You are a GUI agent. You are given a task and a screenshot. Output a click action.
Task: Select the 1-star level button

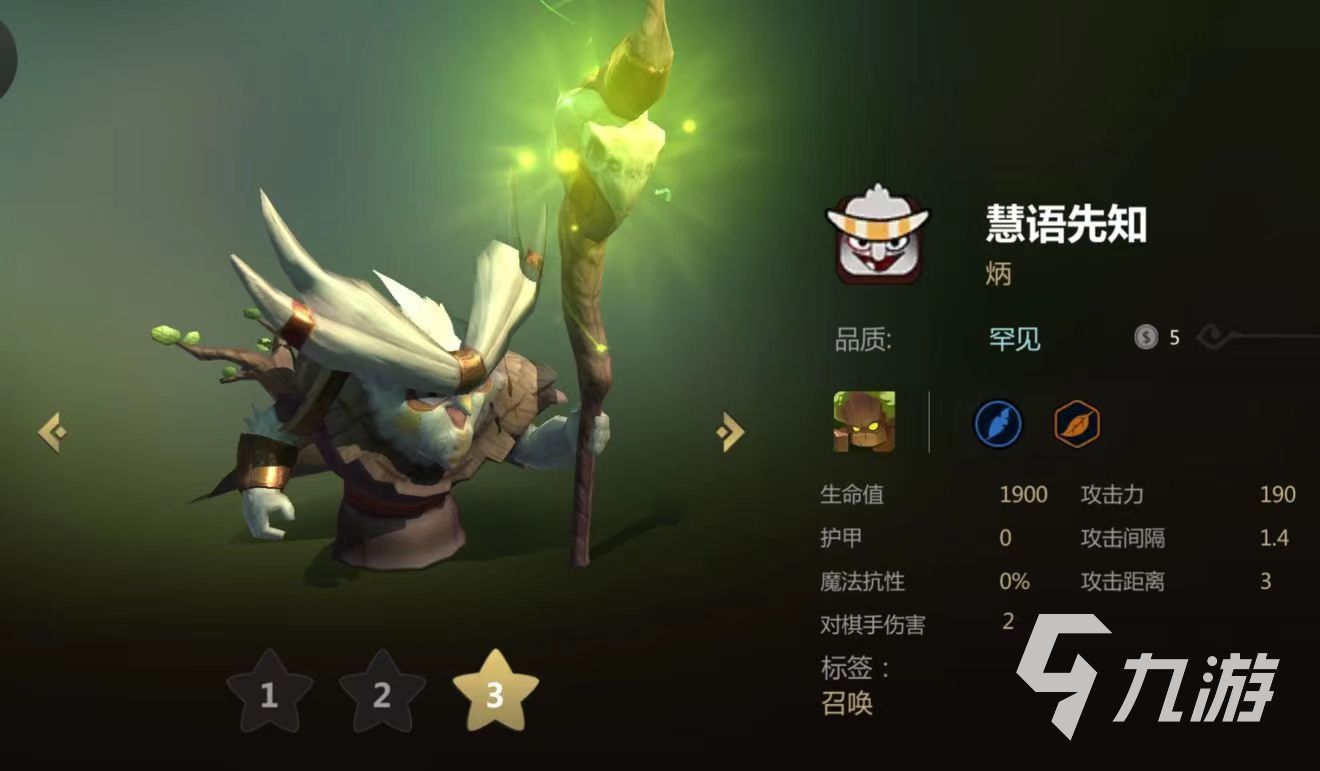269,693
